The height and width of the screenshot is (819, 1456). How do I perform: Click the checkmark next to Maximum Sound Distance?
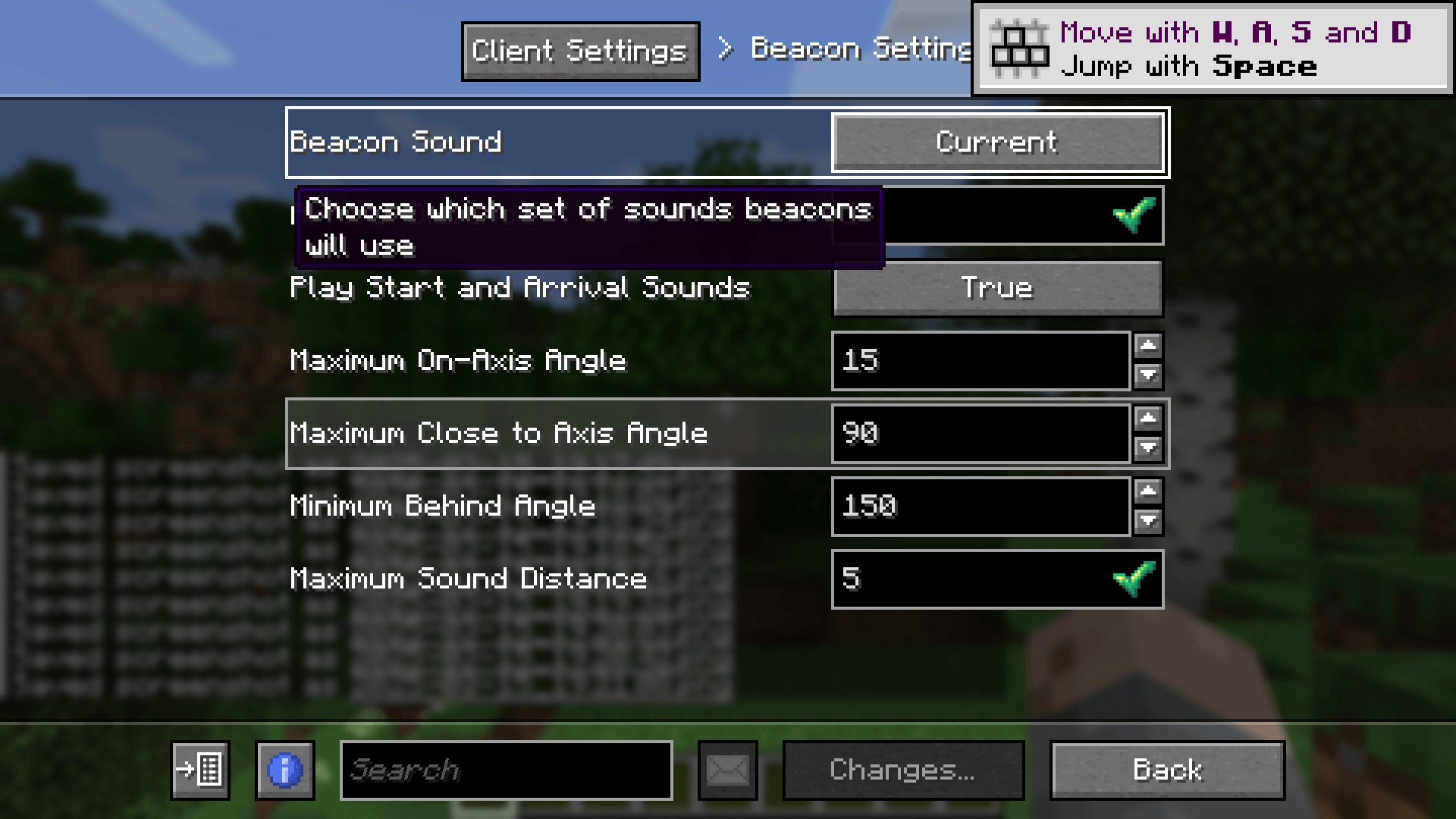pyautogui.click(x=1135, y=579)
